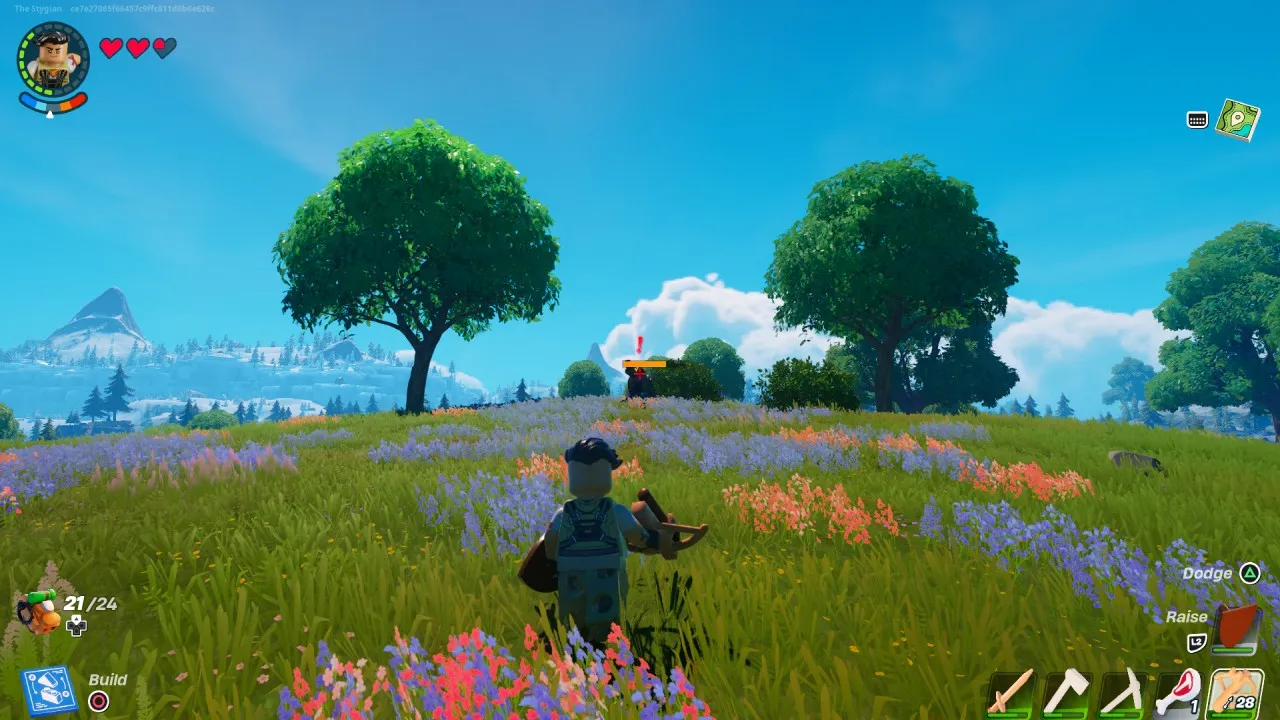Open the blue Build blueprint icon
The width and height of the screenshot is (1280, 720).
[48, 691]
